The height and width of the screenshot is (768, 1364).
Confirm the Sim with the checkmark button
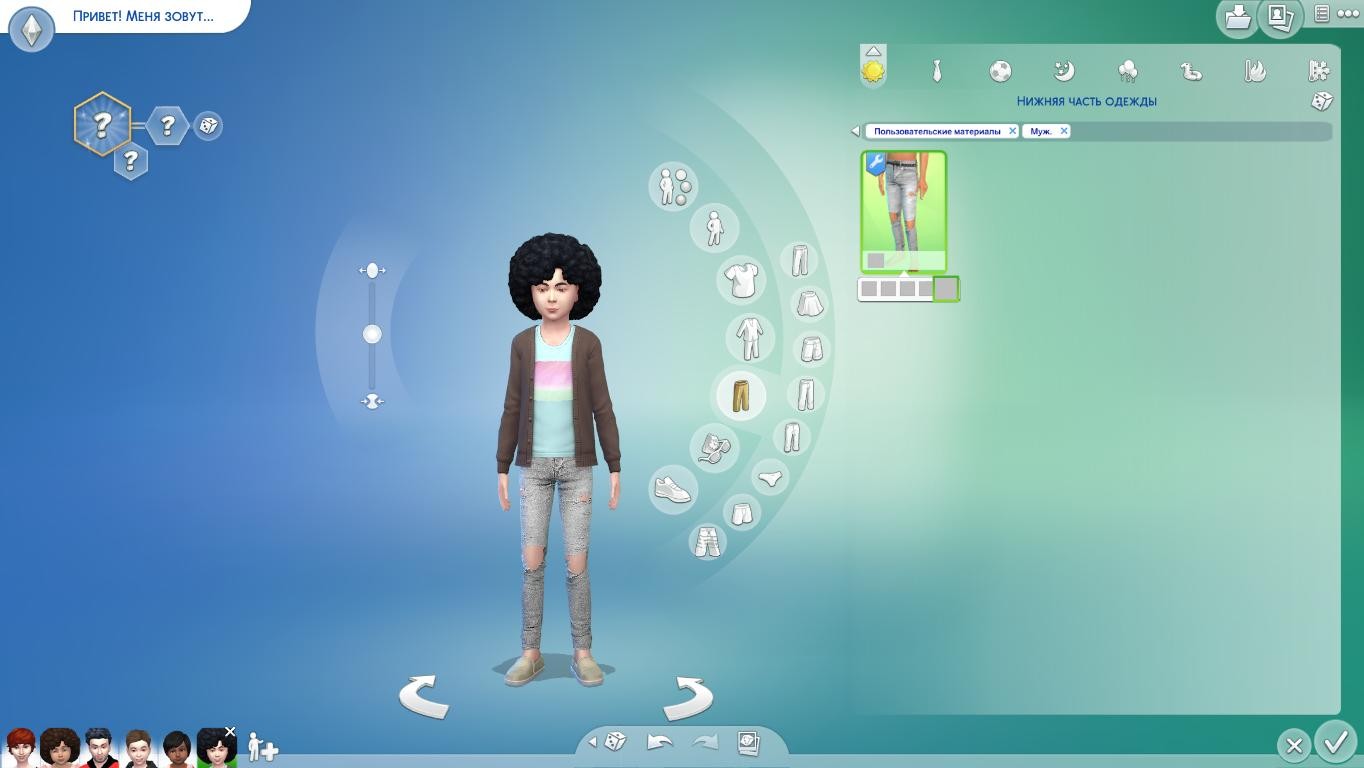1335,743
